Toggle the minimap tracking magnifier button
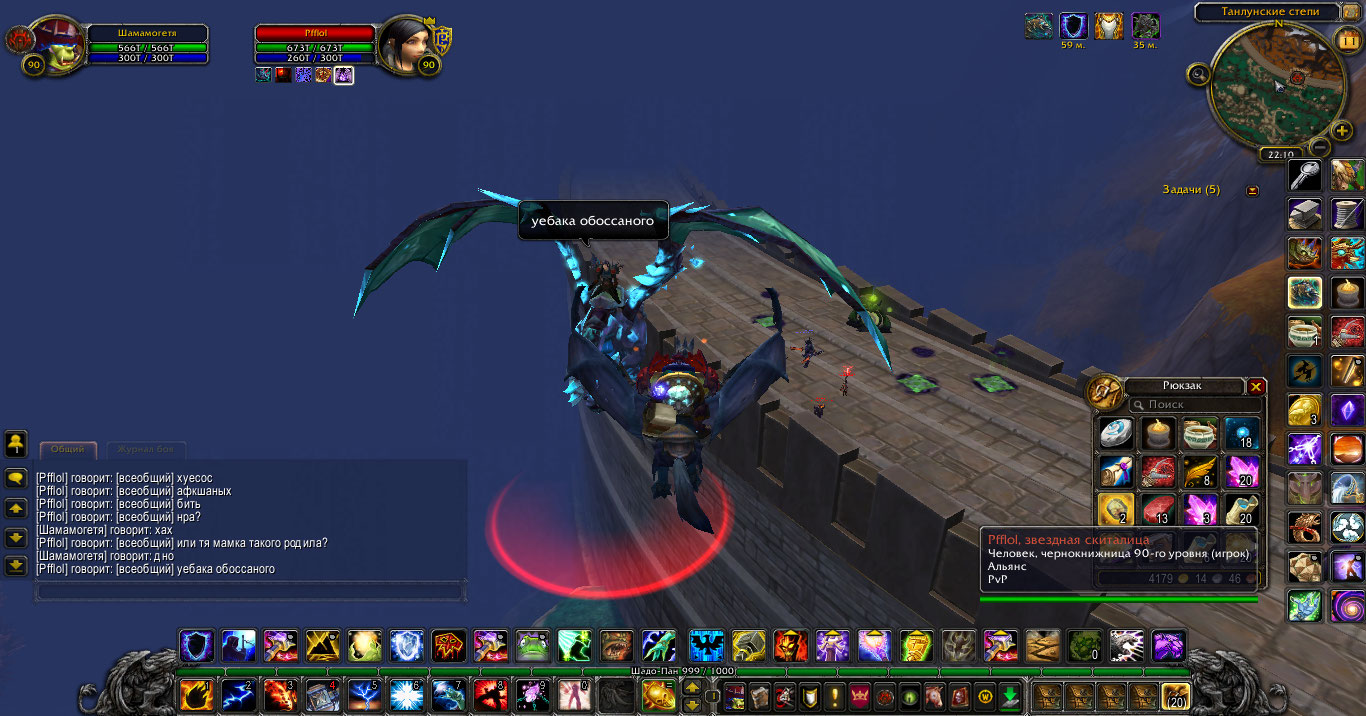Image resolution: width=1366 pixels, height=716 pixels. pyautogui.click(x=1198, y=73)
